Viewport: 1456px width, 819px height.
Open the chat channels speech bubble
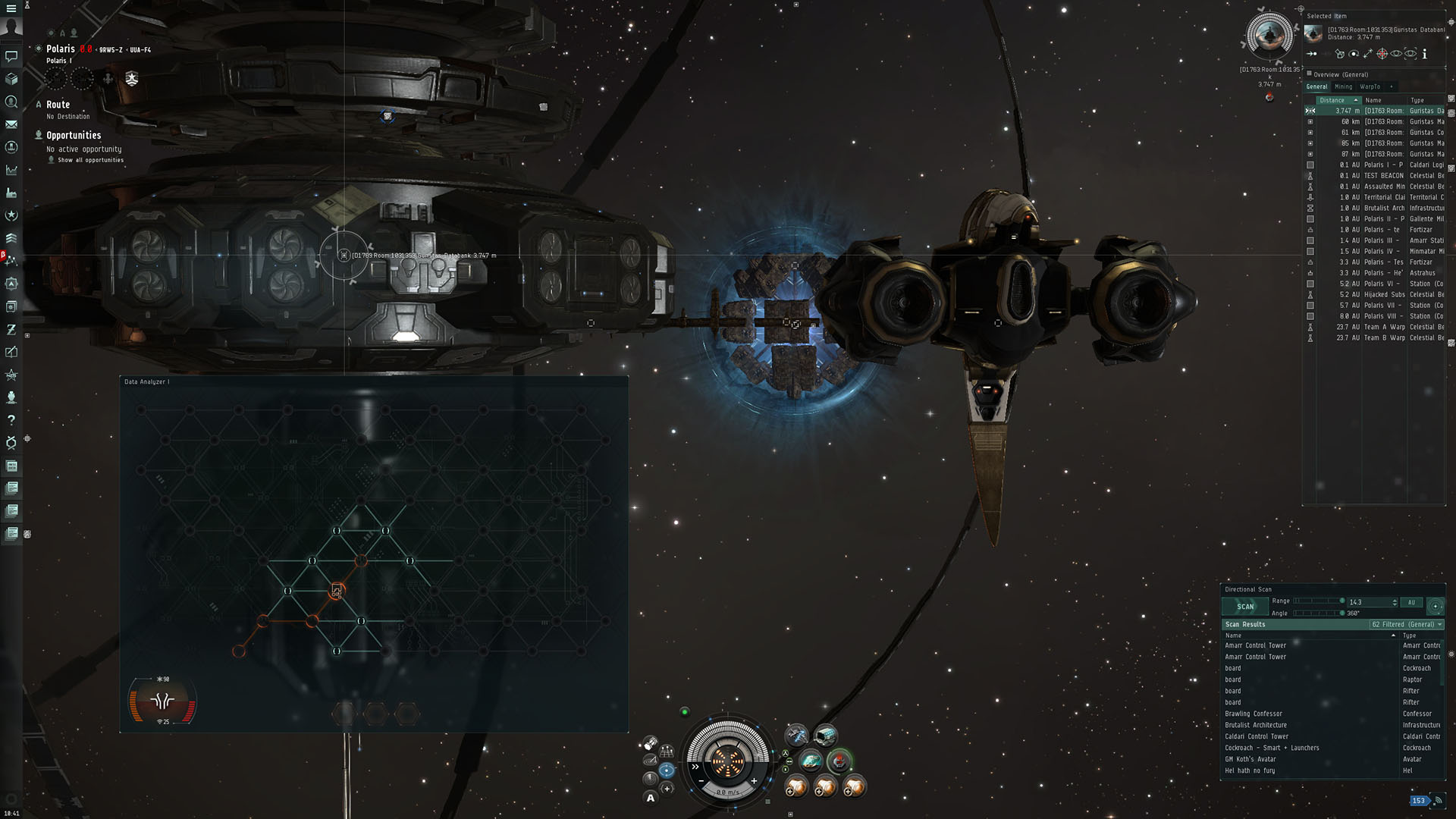[11, 56]
